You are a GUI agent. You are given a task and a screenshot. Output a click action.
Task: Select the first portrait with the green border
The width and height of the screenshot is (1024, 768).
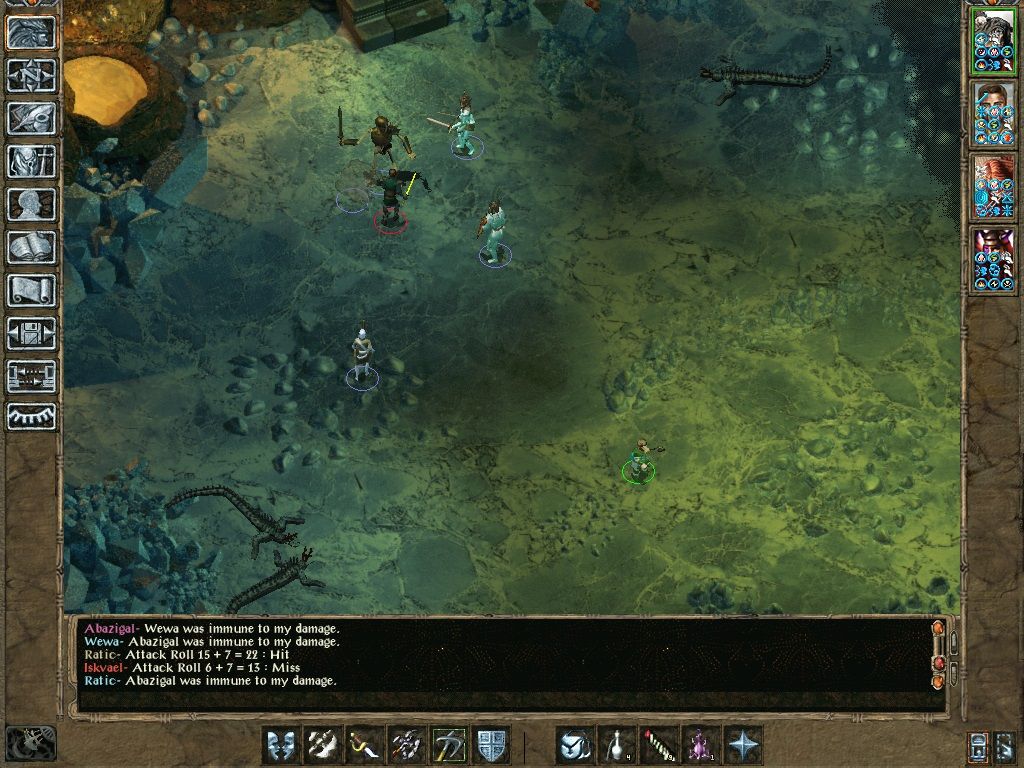click(993, 42)
